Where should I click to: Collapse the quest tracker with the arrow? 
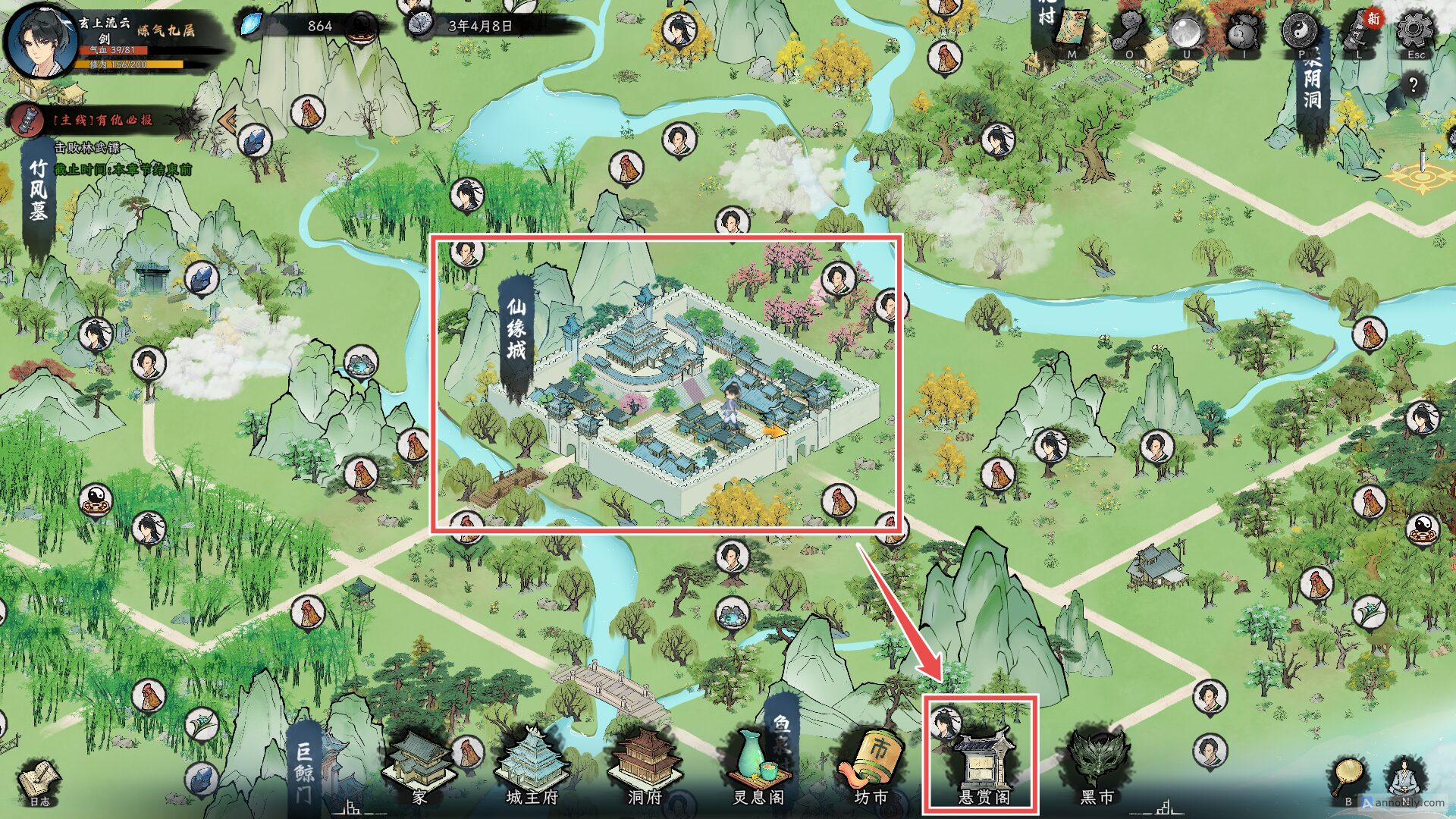point(227,119)
